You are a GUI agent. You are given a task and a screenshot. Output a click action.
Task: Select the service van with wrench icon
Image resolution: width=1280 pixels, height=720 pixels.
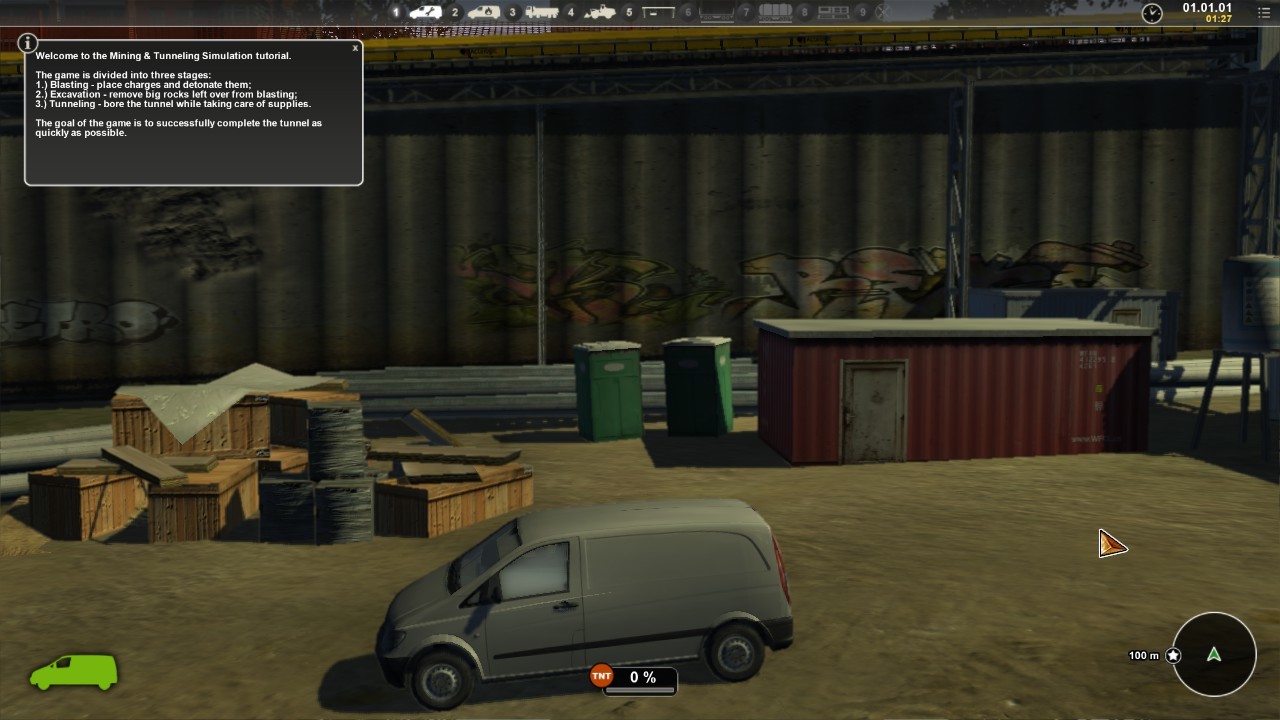click(x=426, y=12)
